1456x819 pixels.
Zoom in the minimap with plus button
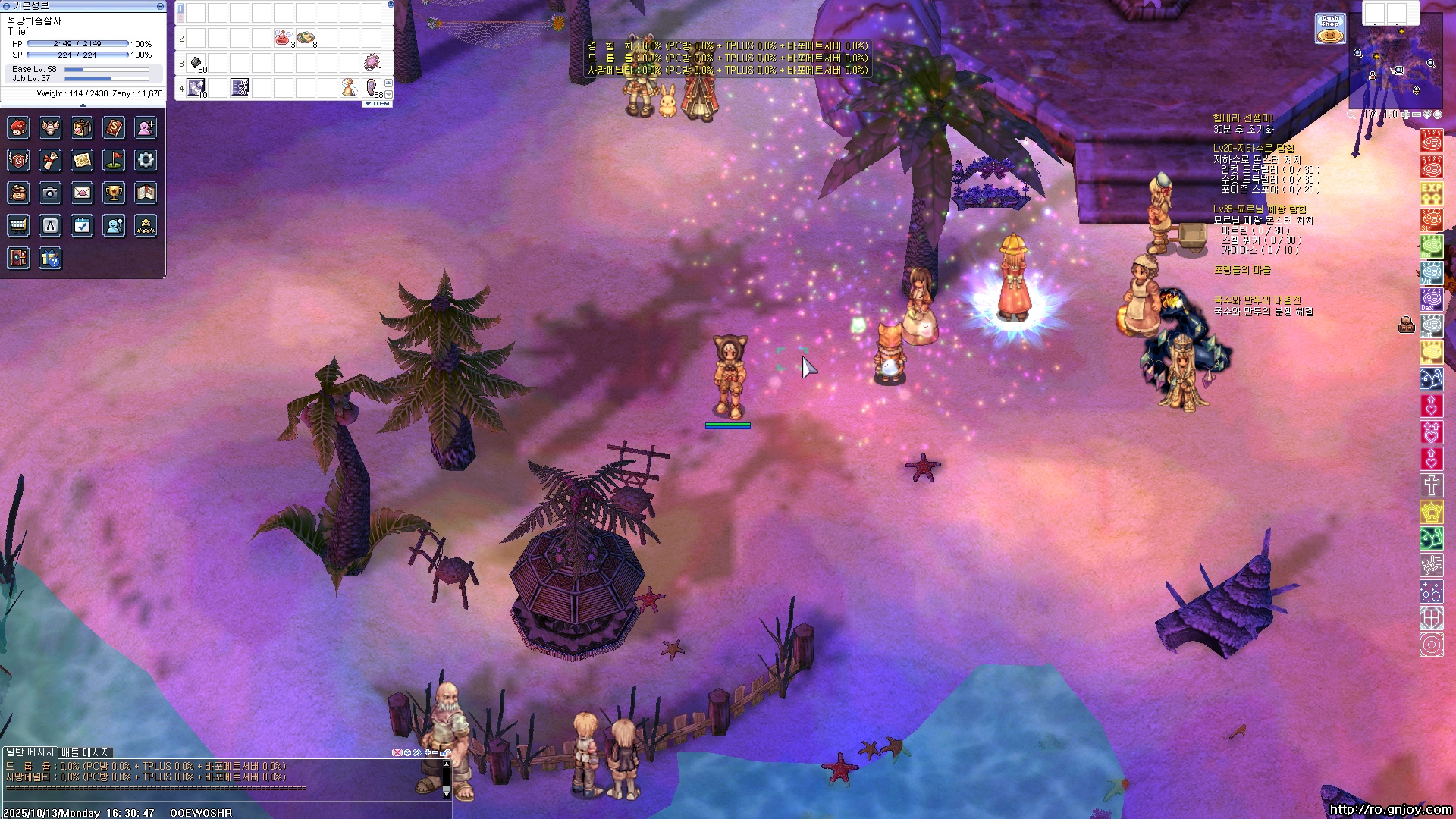1406,115
